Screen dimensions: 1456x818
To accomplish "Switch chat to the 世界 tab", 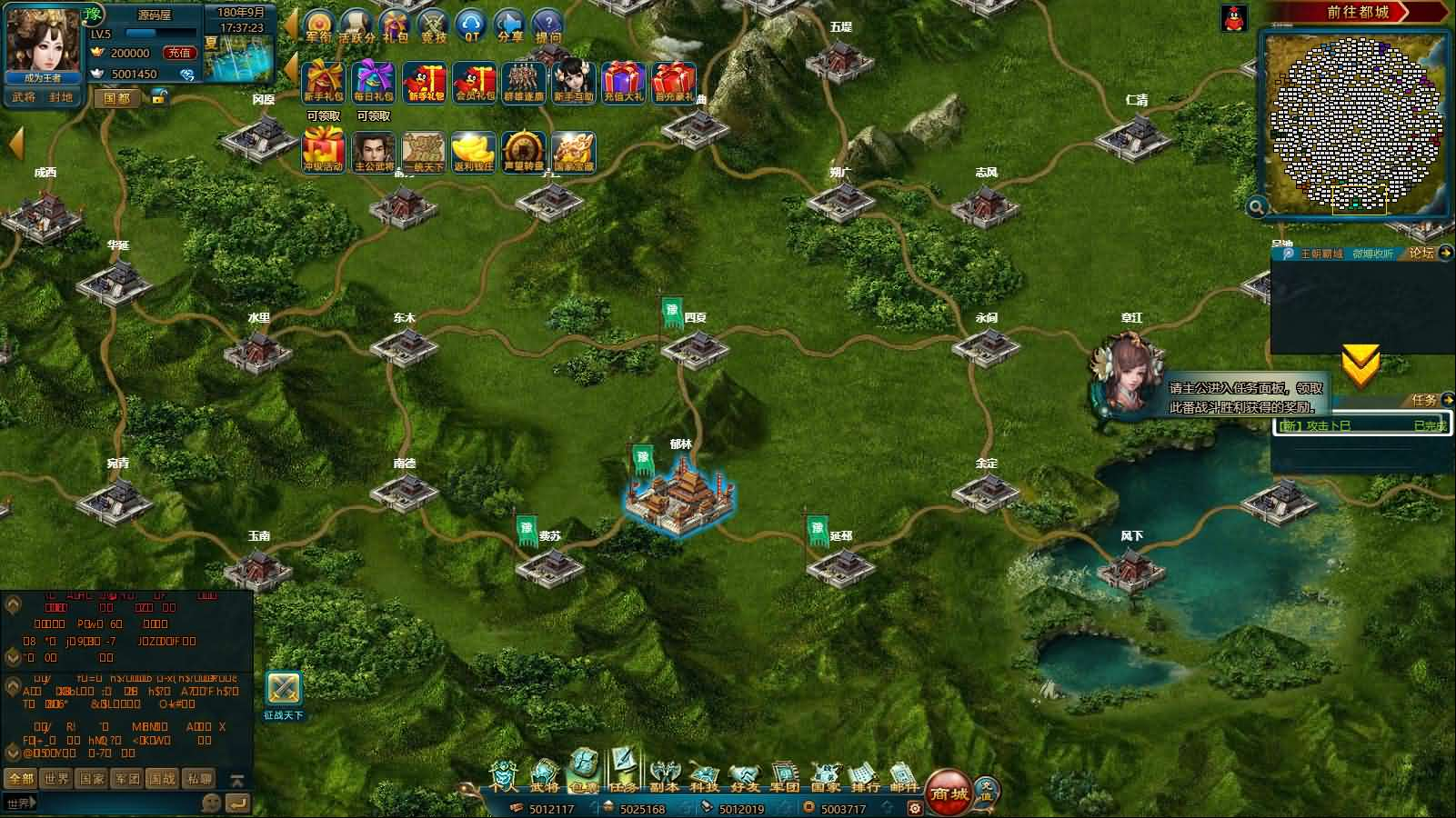I will (56, 779).
